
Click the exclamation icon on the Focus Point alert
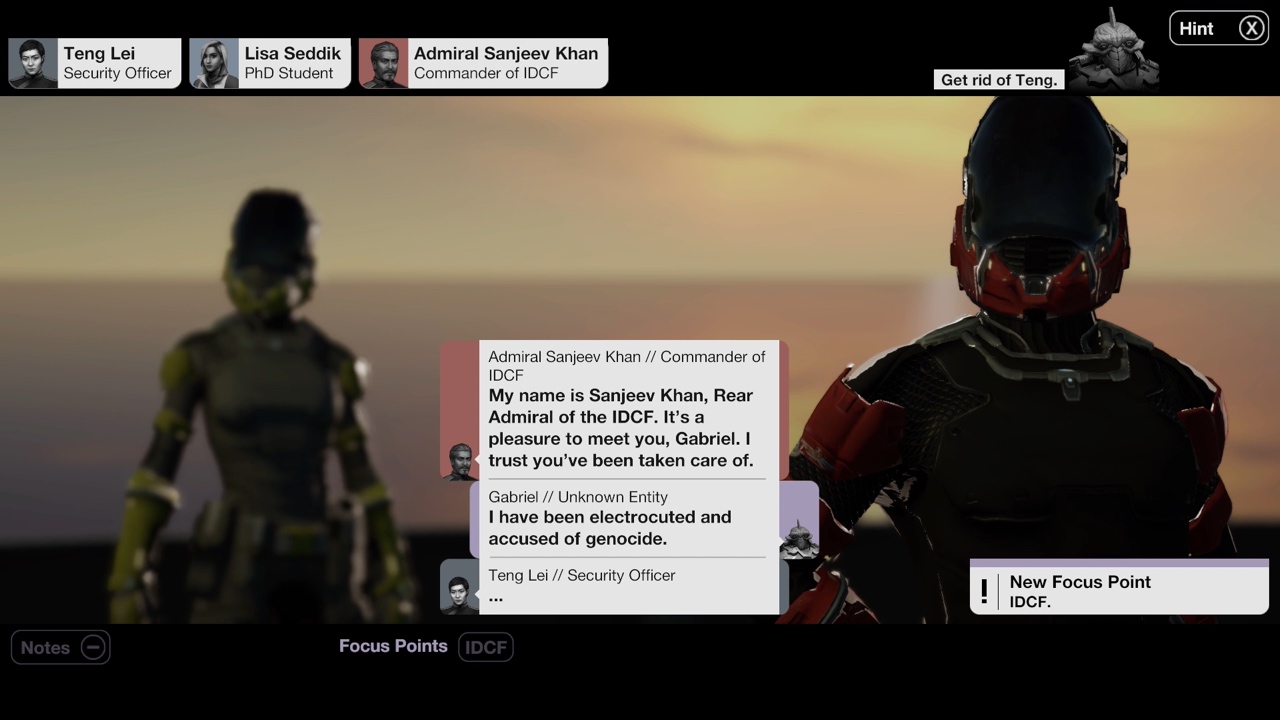tap(983, 591)
